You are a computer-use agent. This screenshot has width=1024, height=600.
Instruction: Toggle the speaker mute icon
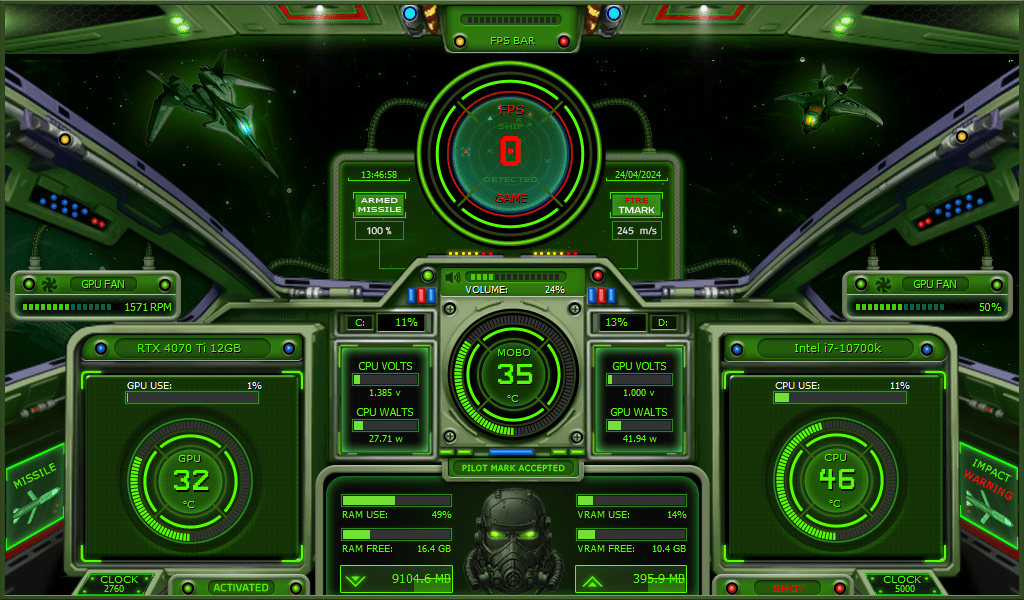[453, 277]
